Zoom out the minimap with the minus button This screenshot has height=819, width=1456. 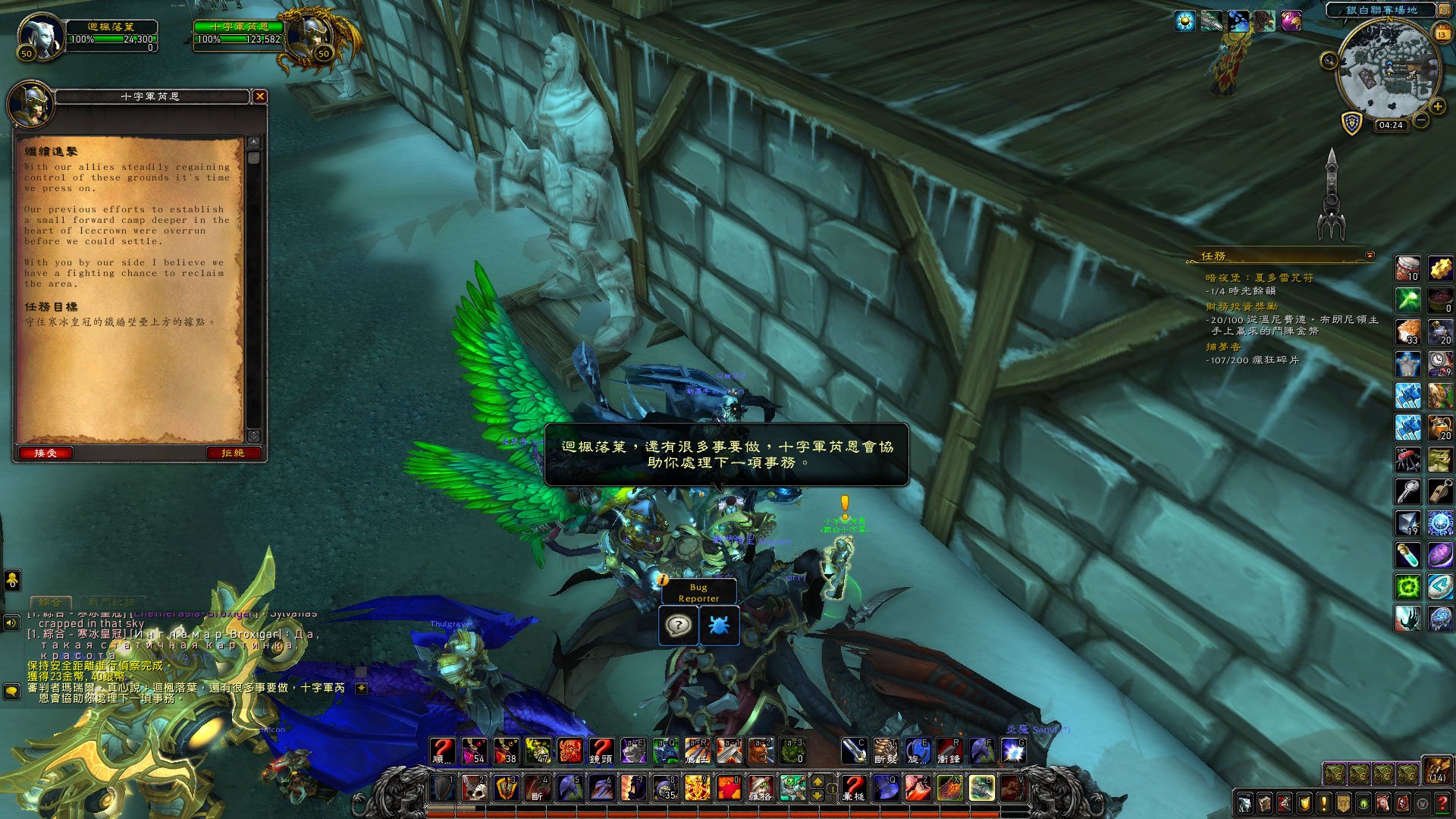(1421, 120)
